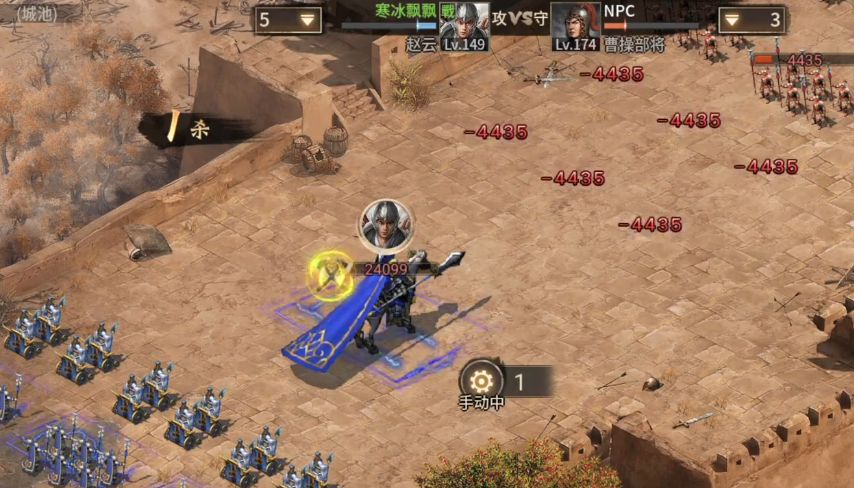Tap the 杀 kill banner
The image size is (854, 488).
click(190, 129)
